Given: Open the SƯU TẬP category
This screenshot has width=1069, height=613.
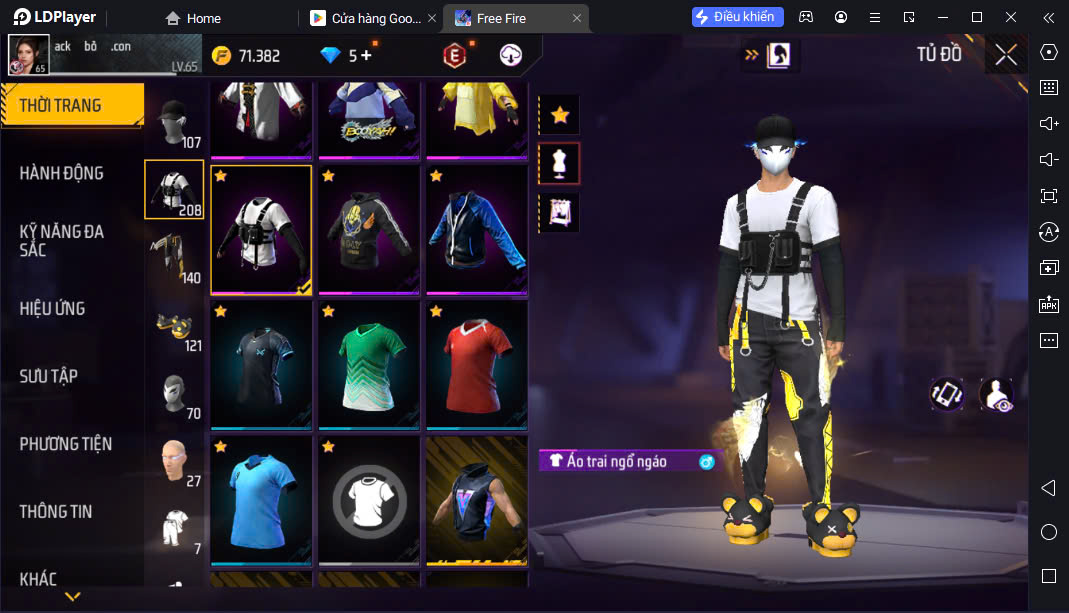Looking at the screenshot, I should tap(49, 376).
